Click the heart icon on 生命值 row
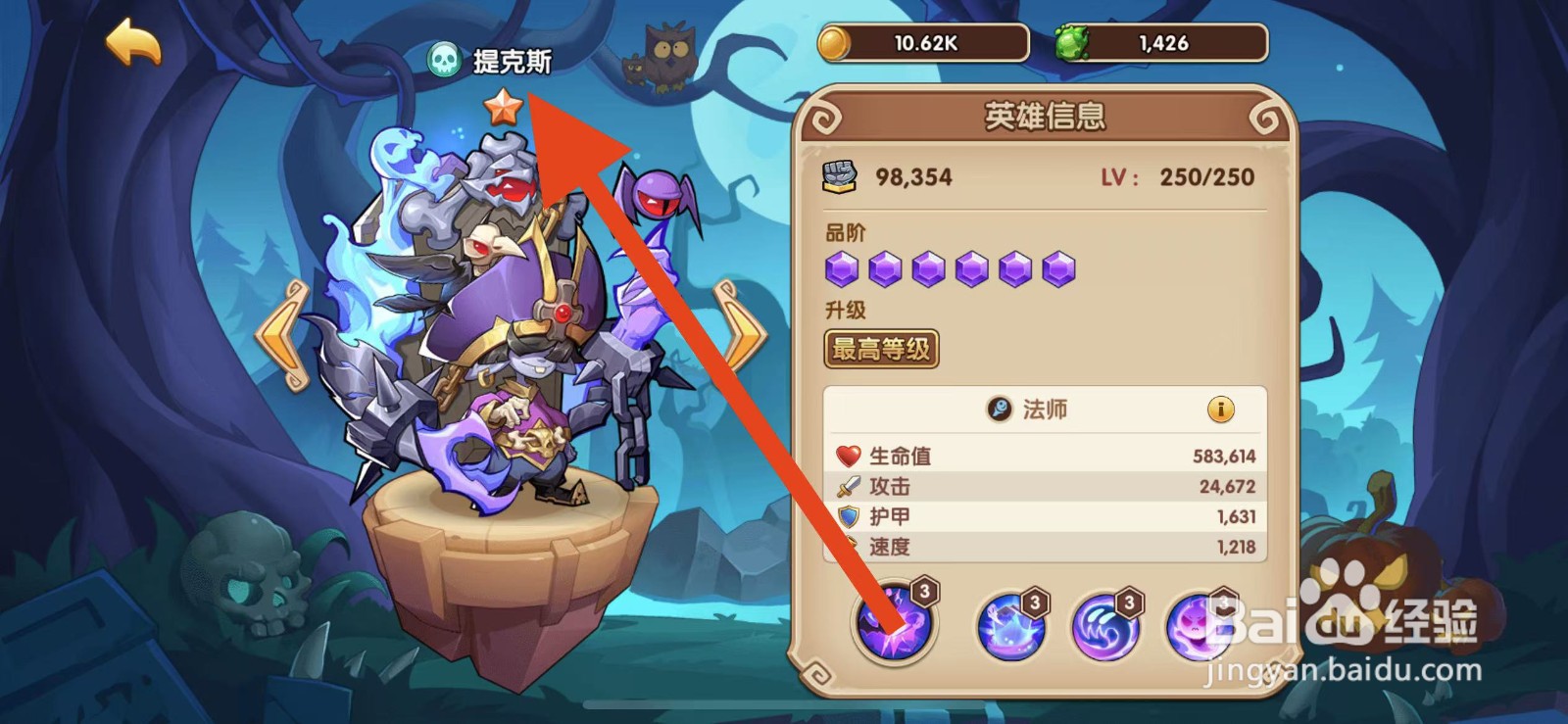Screen dimensions: 1568x724 tap(848, 454)
